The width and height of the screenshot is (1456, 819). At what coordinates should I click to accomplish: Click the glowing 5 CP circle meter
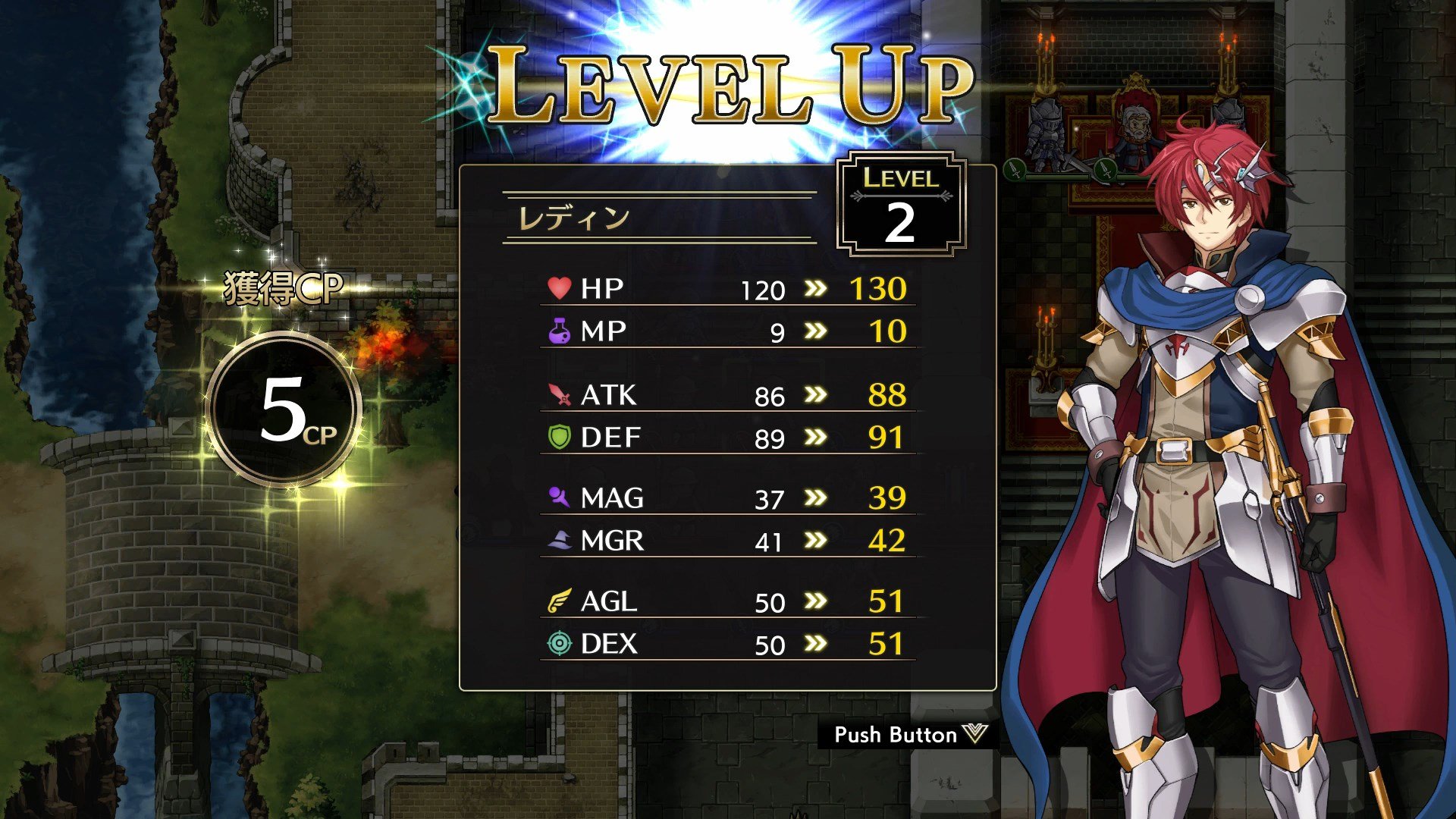[x=287, y=409]
